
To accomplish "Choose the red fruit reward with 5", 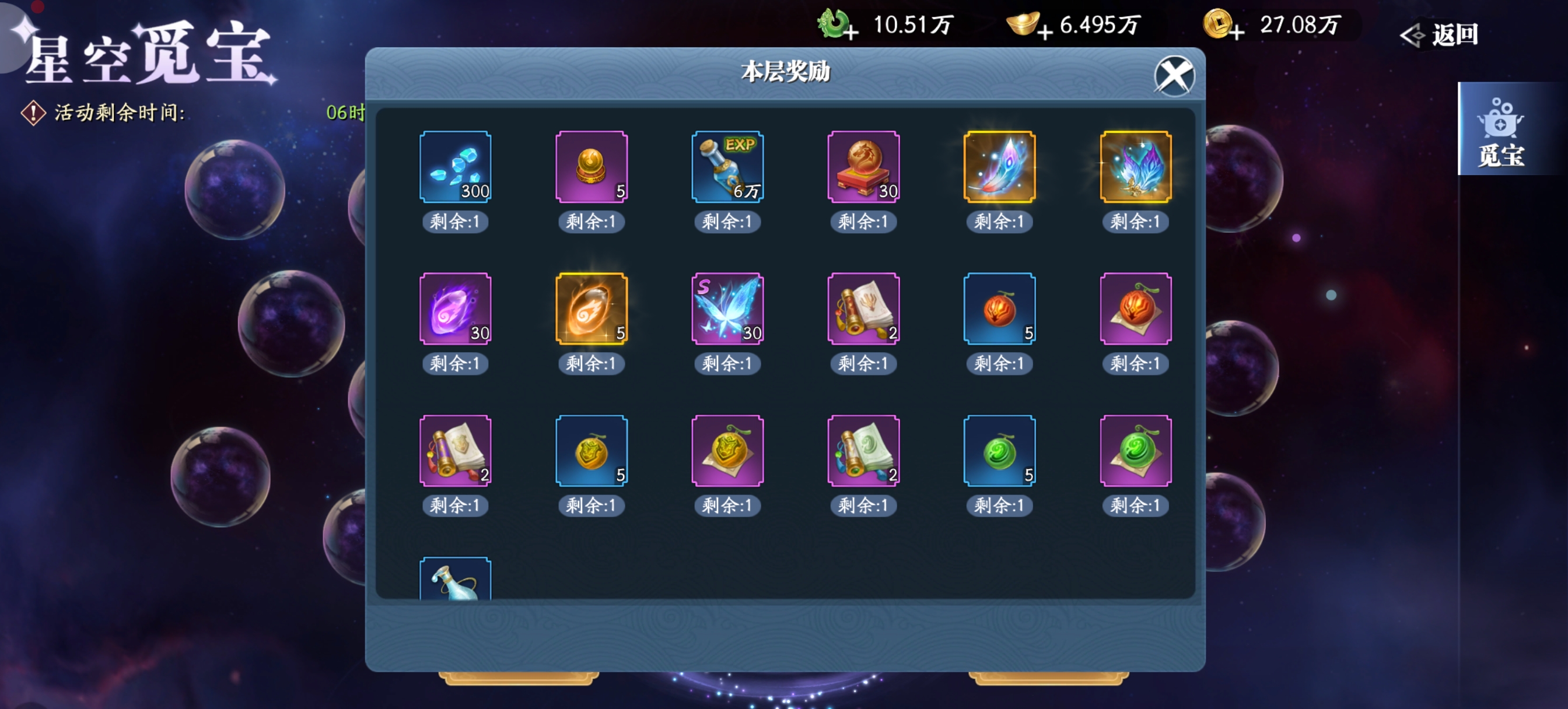I will click(x=999, y=308).
